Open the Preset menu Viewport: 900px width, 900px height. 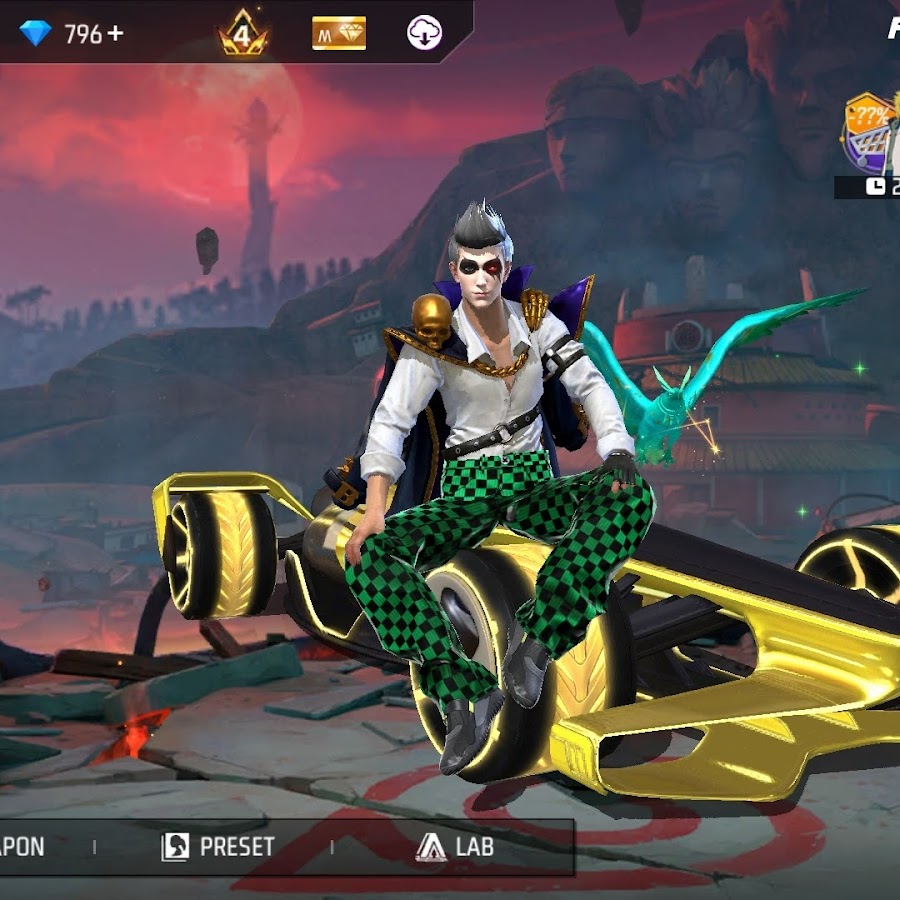pyautogui.click(x=218, y=847)
